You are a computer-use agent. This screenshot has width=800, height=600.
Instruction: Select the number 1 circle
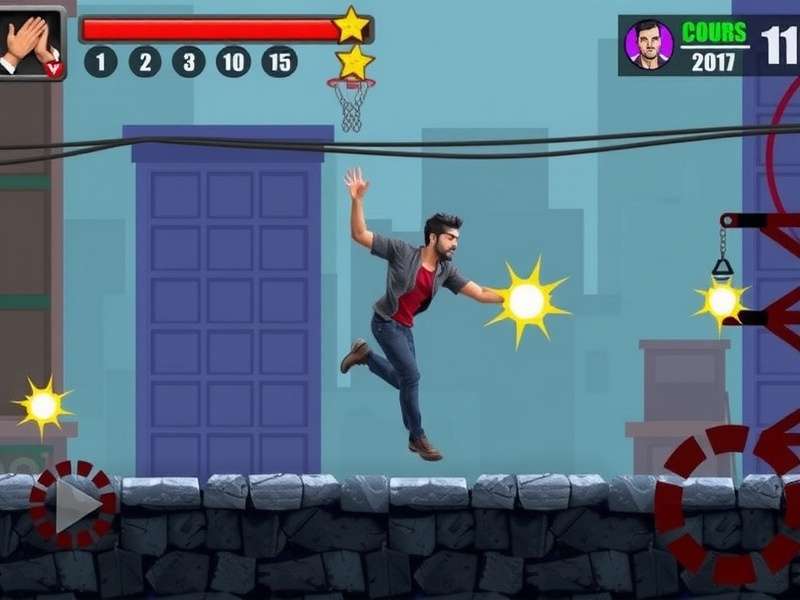[100, 62]
